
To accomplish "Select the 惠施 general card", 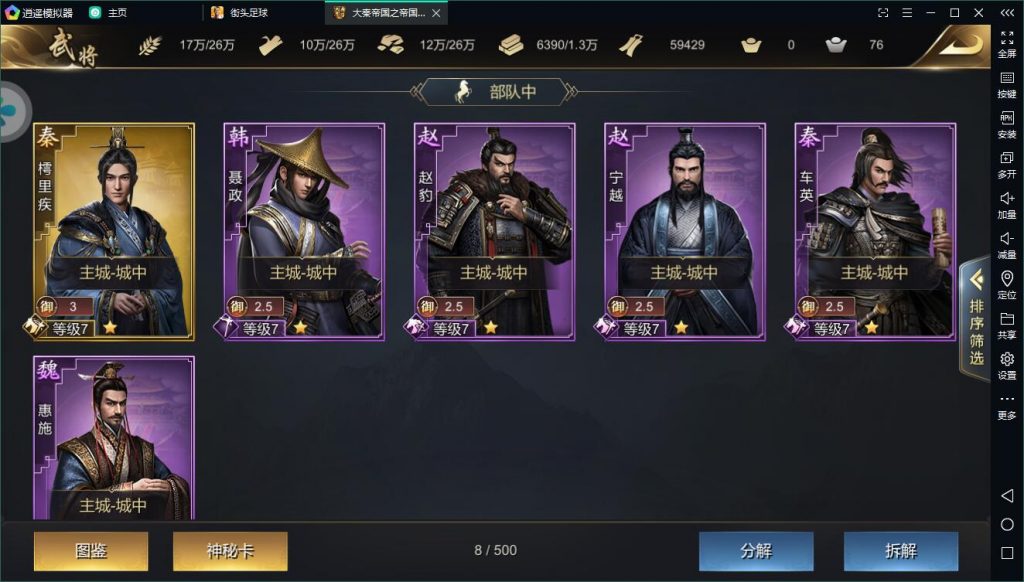I will [x=114, y=440].
